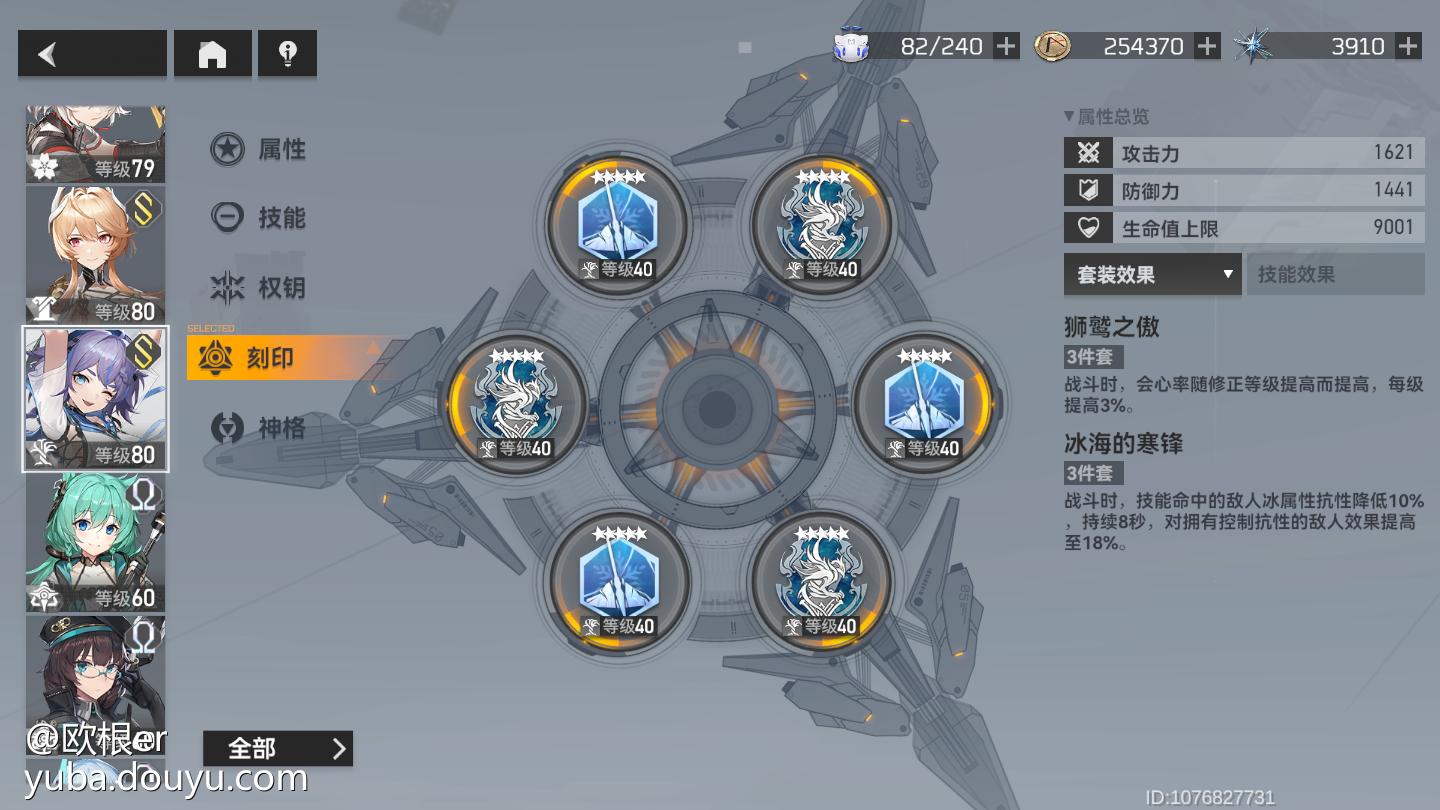Select the orange-haired level 80 character
Viewport: 1440px width, 810px height.
pos(95,255)
